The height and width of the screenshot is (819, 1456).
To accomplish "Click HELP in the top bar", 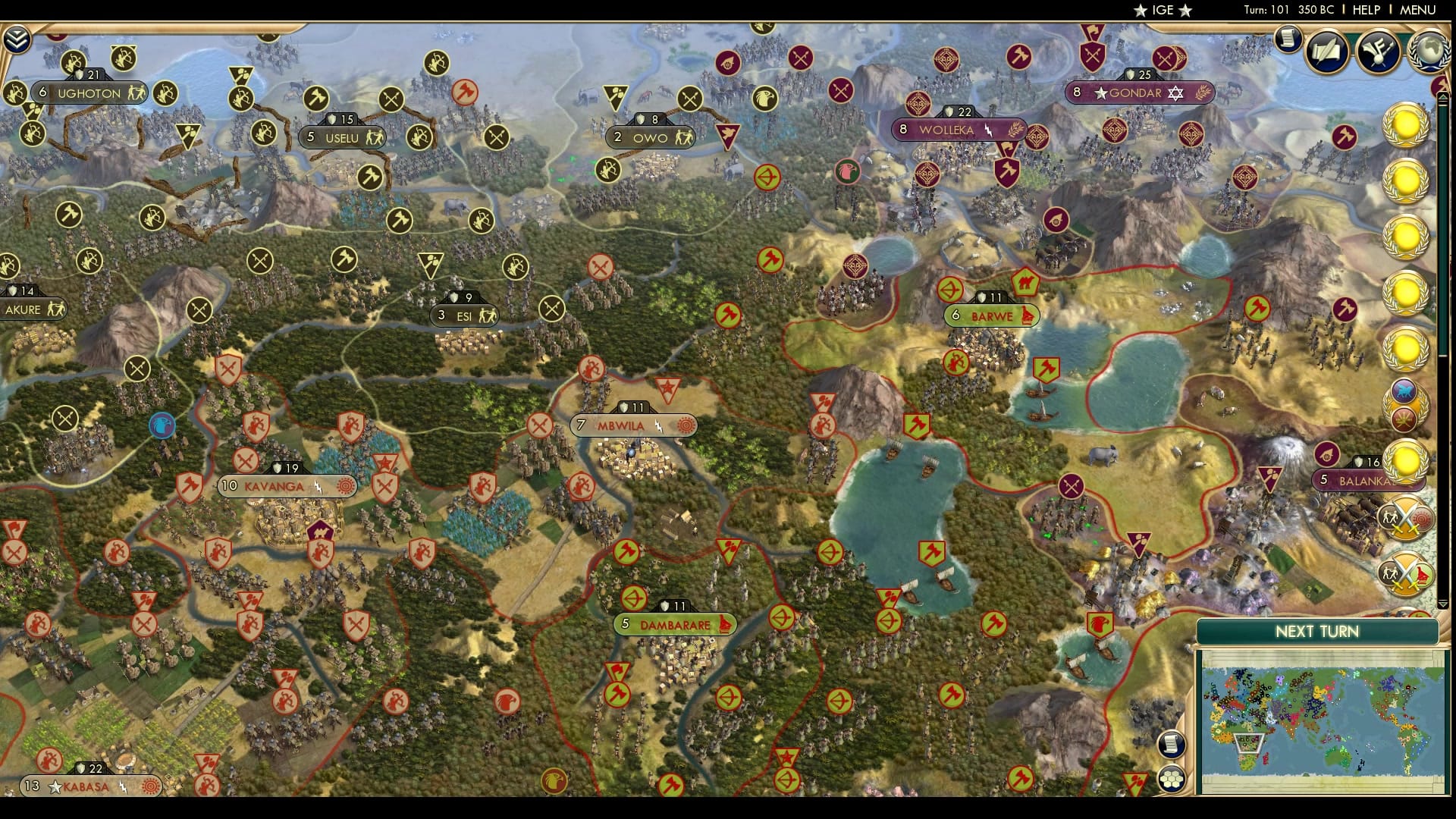I will 1362,11.
